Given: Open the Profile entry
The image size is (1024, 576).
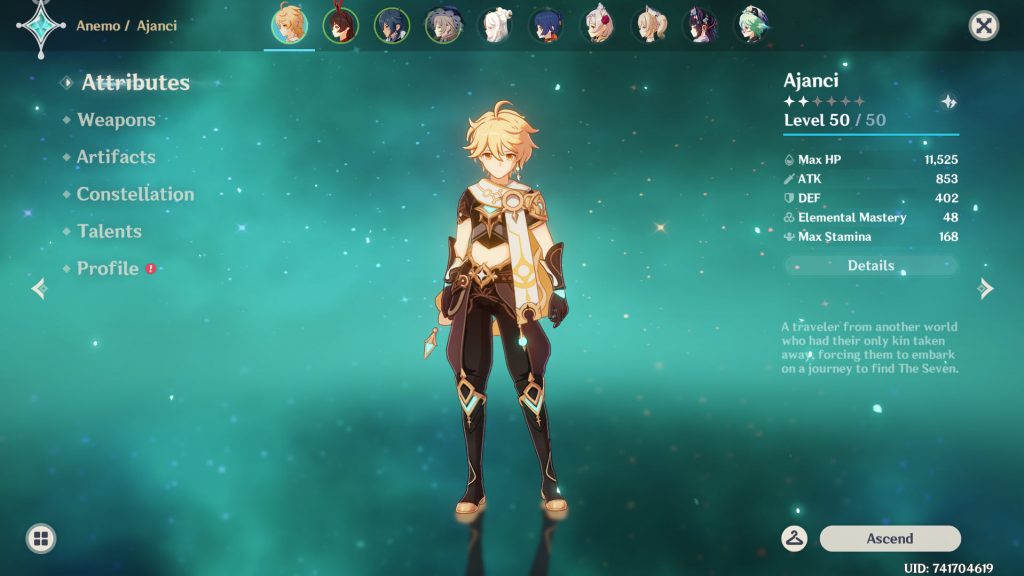Looking at the screenshot, I should (x=108, y=268).
